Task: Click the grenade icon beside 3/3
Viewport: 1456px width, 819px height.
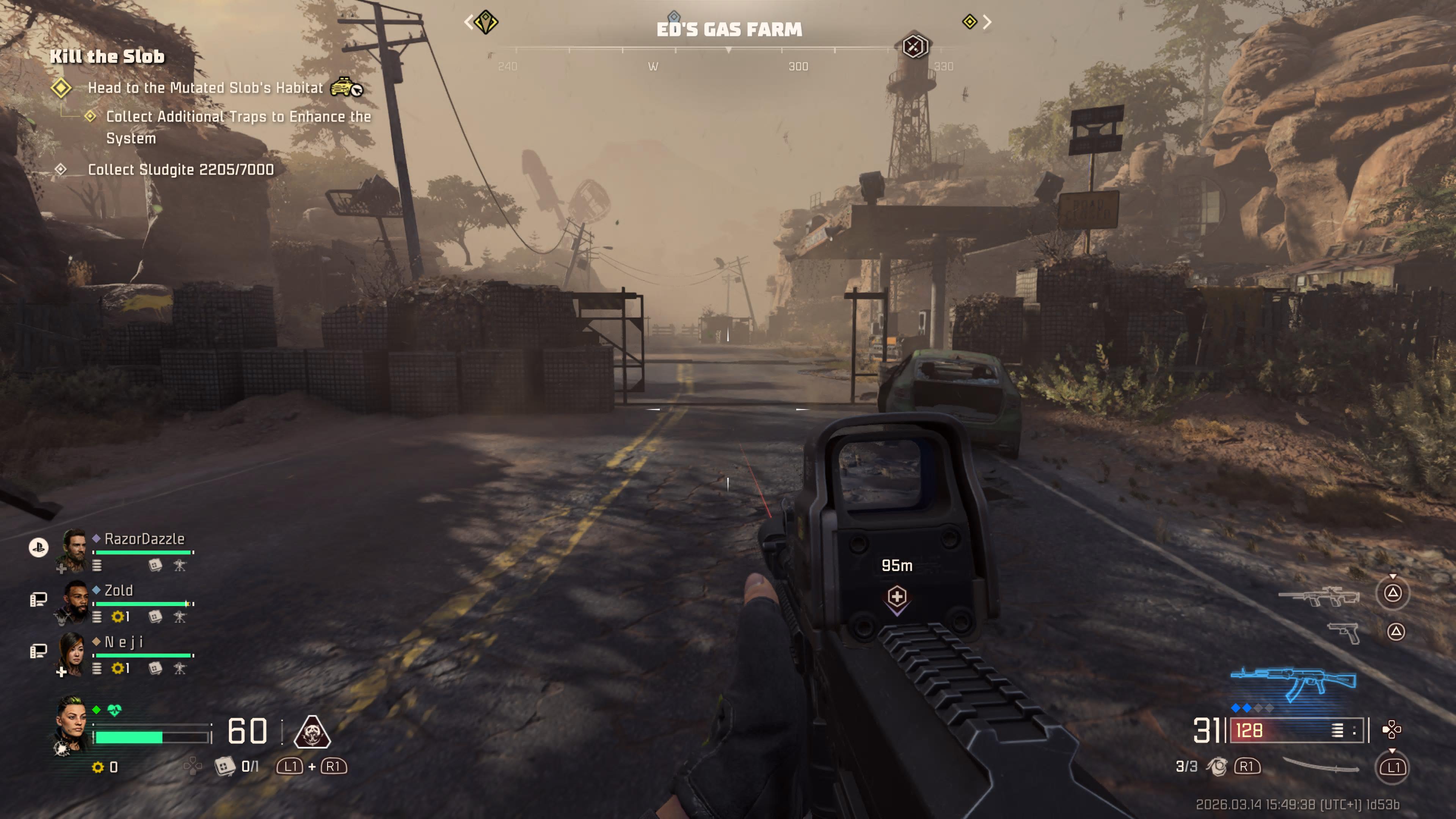Action: tap(1216, 766)
